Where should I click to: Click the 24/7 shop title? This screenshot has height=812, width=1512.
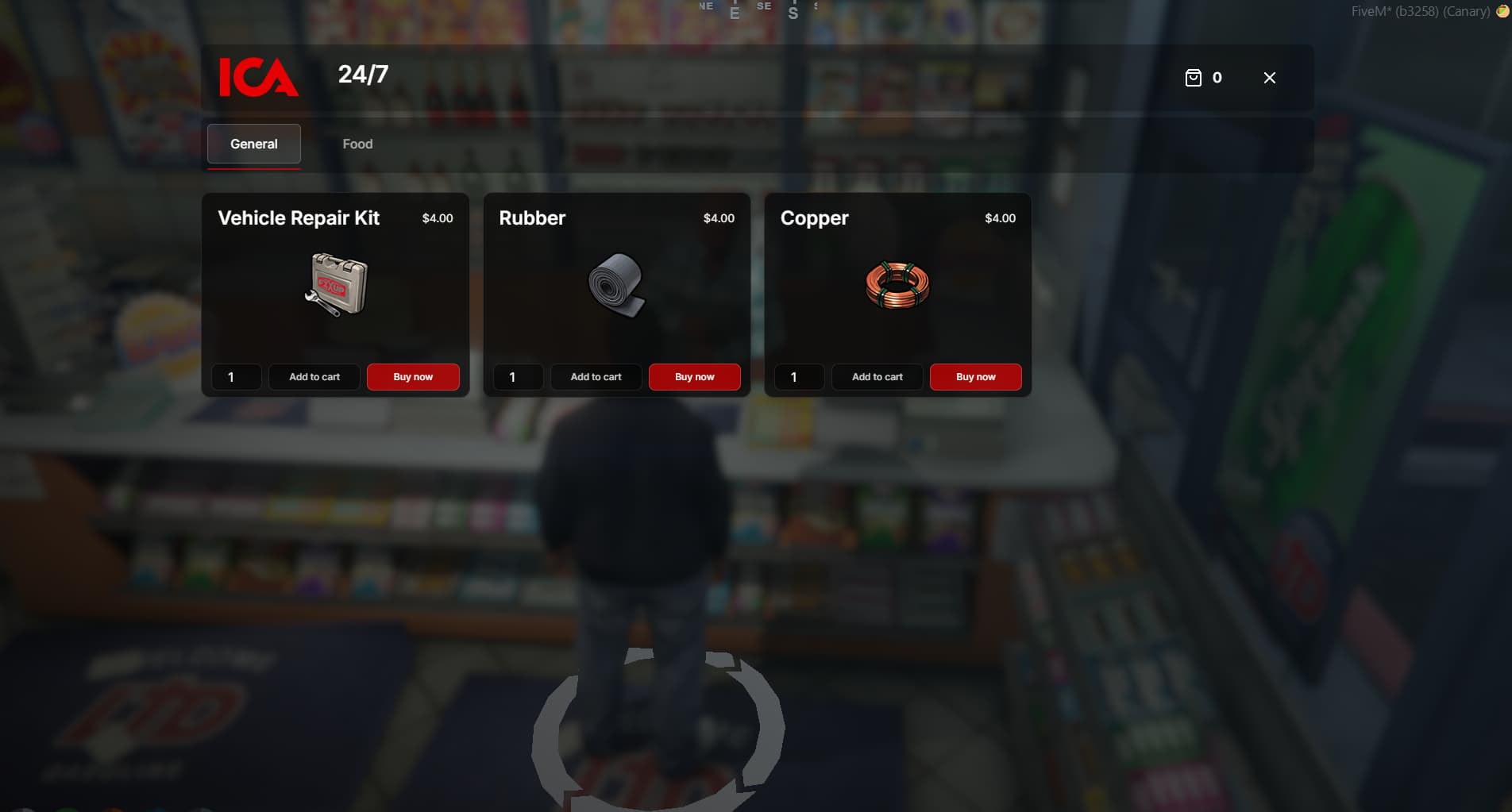(x=361, y=76)
